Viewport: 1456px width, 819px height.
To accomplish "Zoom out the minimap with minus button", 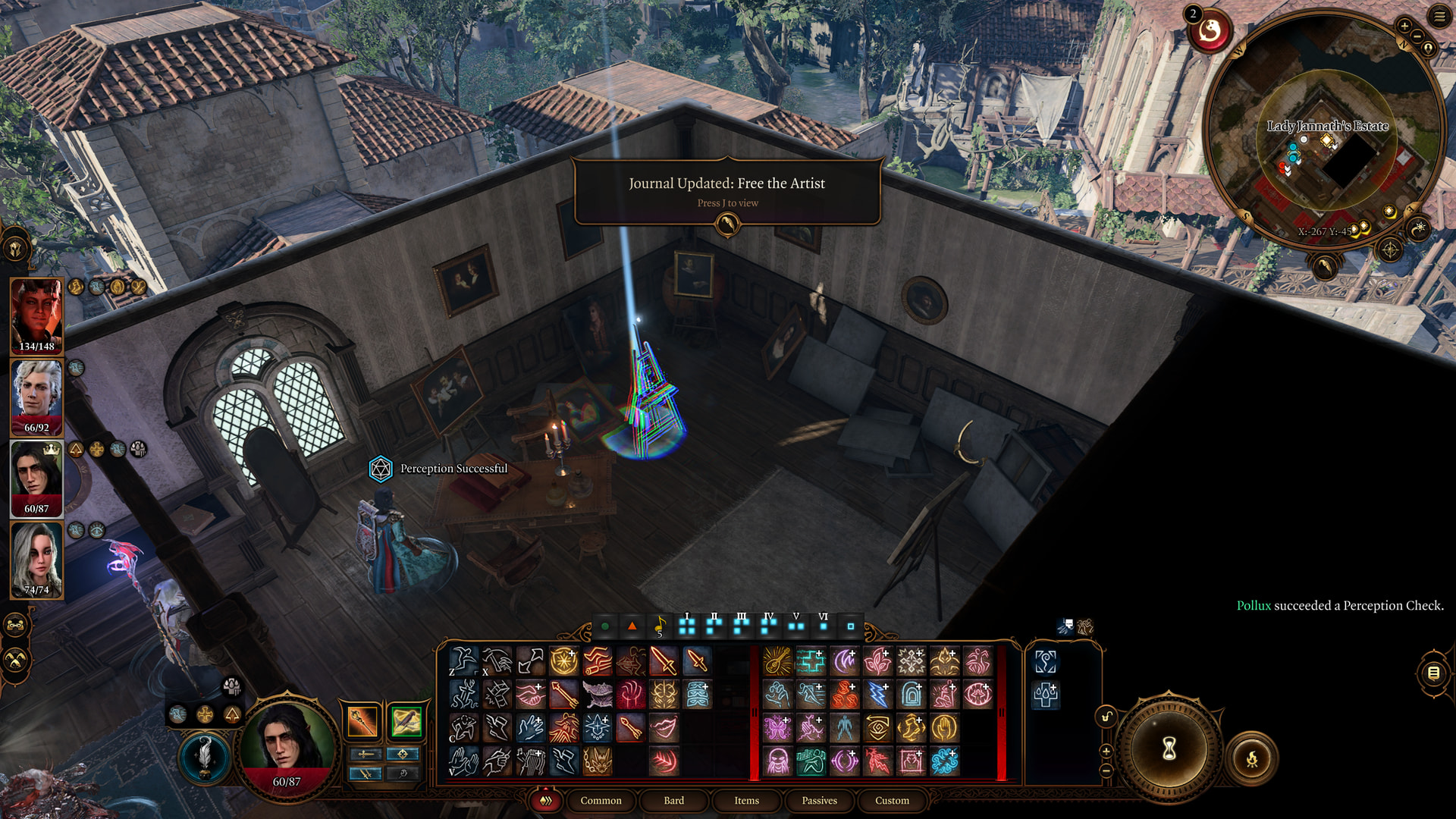I will click(x=1417, y=36).
